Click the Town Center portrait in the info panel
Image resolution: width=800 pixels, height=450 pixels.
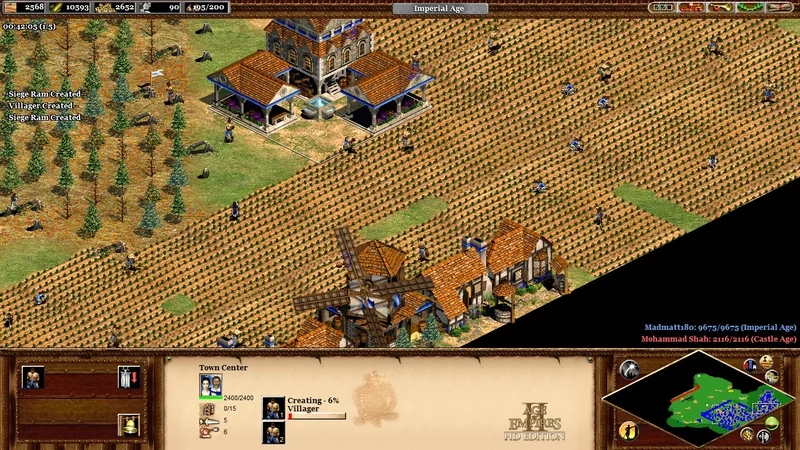point(210,385)
